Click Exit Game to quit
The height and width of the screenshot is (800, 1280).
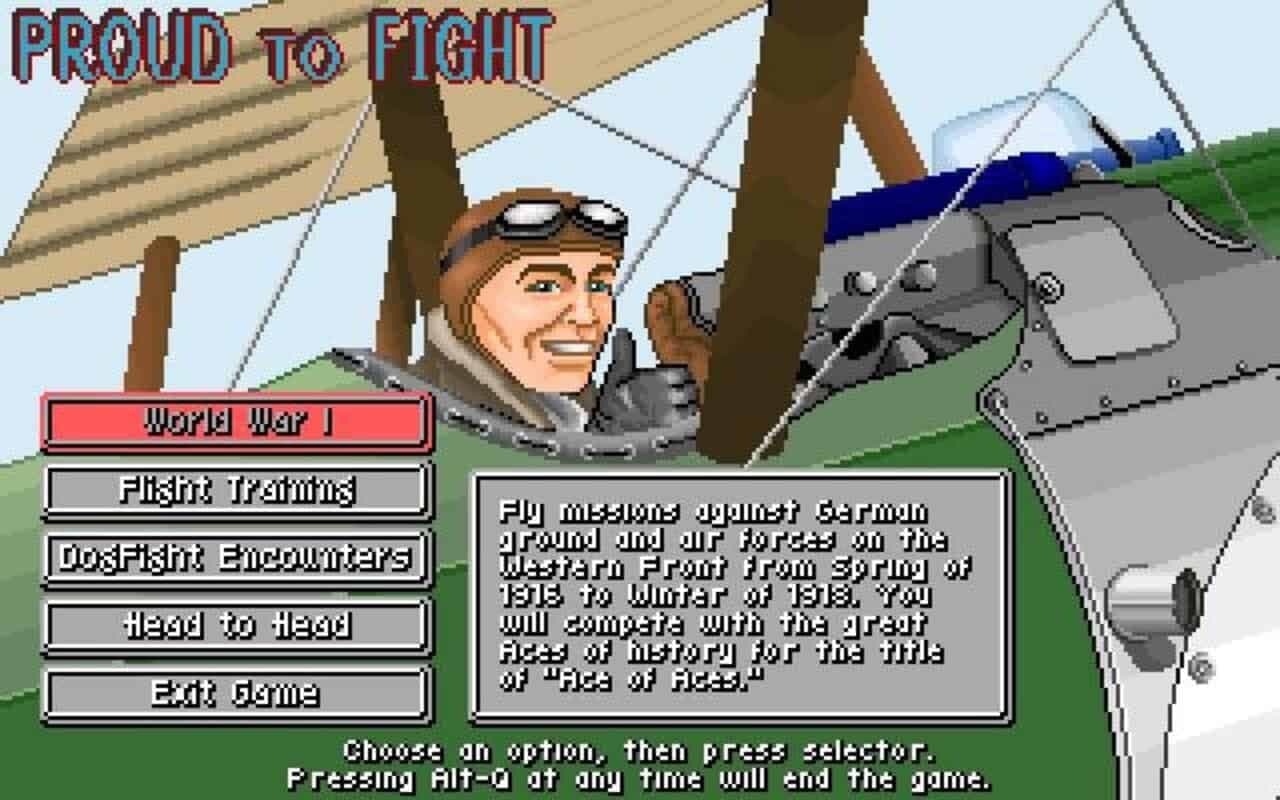[x=235, y=690]
